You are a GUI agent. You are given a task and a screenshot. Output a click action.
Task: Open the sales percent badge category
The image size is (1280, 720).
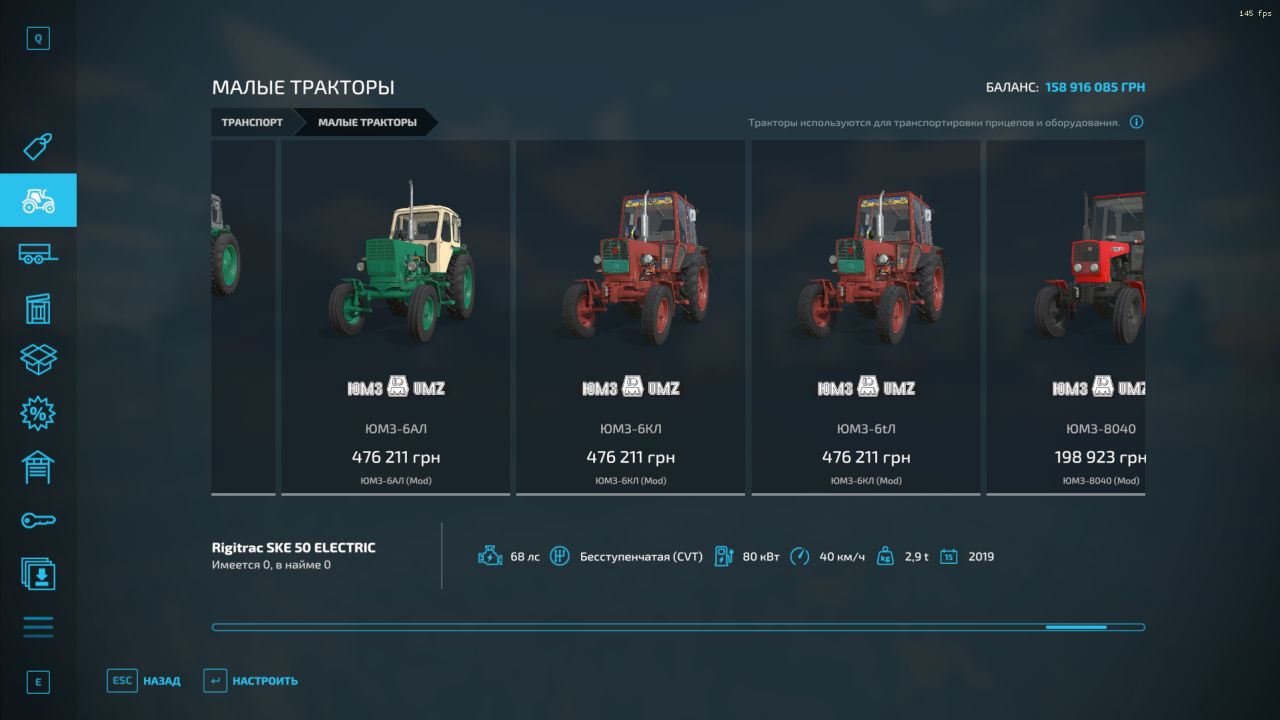pos(38,412)
